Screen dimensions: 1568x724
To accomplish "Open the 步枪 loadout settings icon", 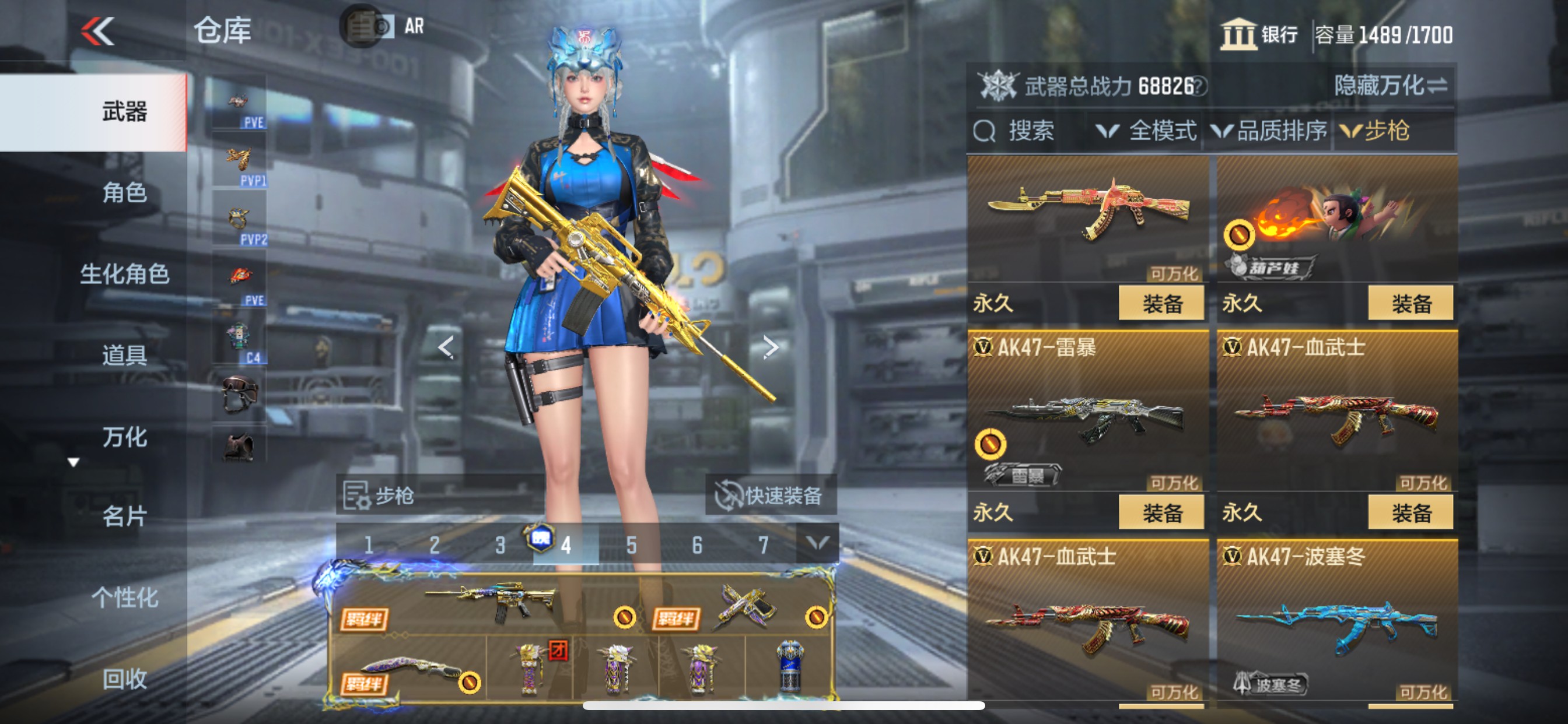I will [356, 497].
